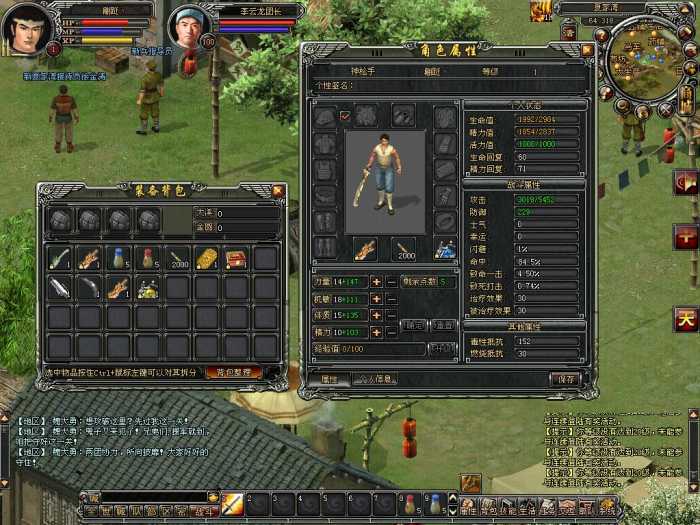Toggle the checkbox above the character model
The image size is (700, 525).
346,117
